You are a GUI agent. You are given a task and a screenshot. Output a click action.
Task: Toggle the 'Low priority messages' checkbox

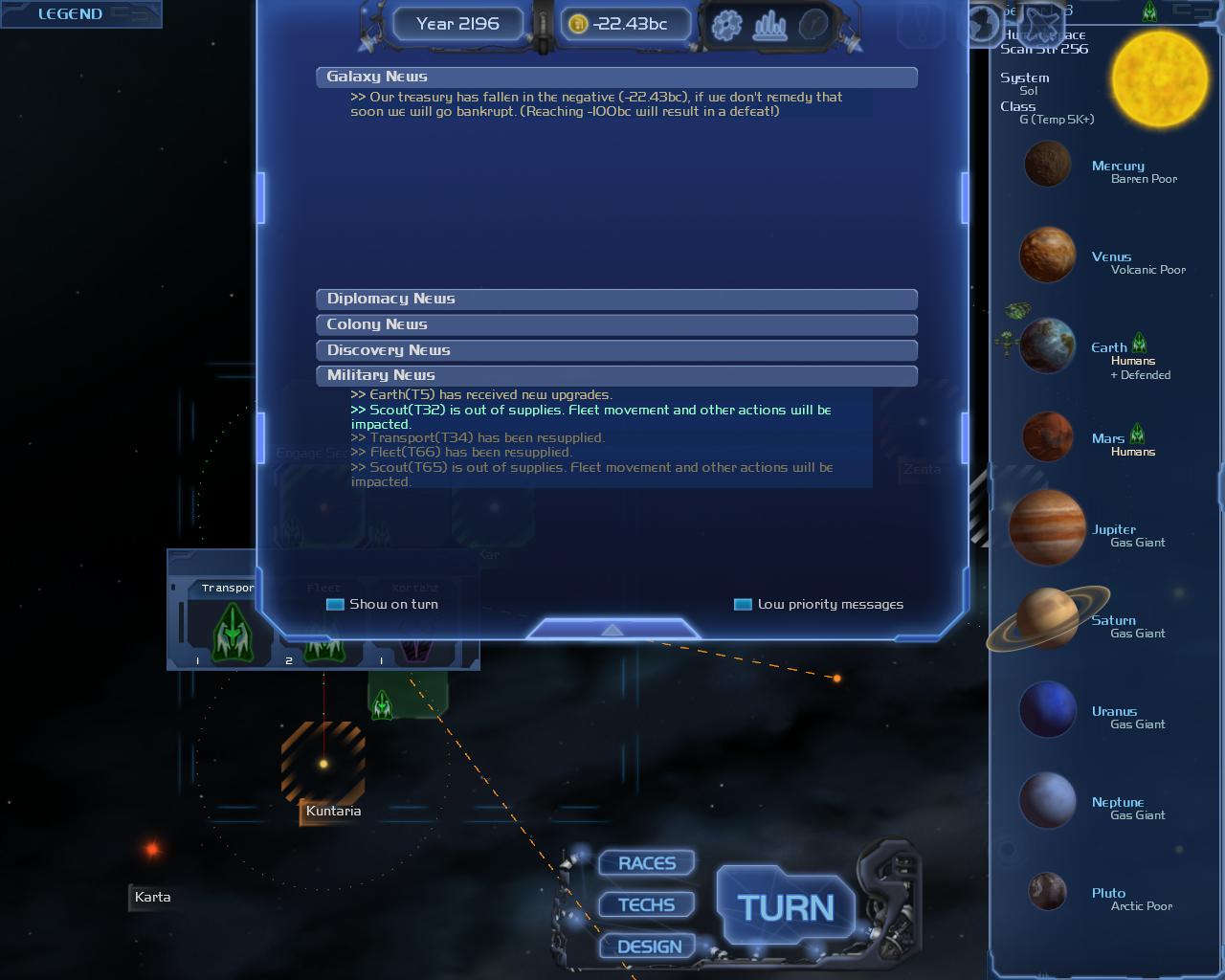click(743, 604)
